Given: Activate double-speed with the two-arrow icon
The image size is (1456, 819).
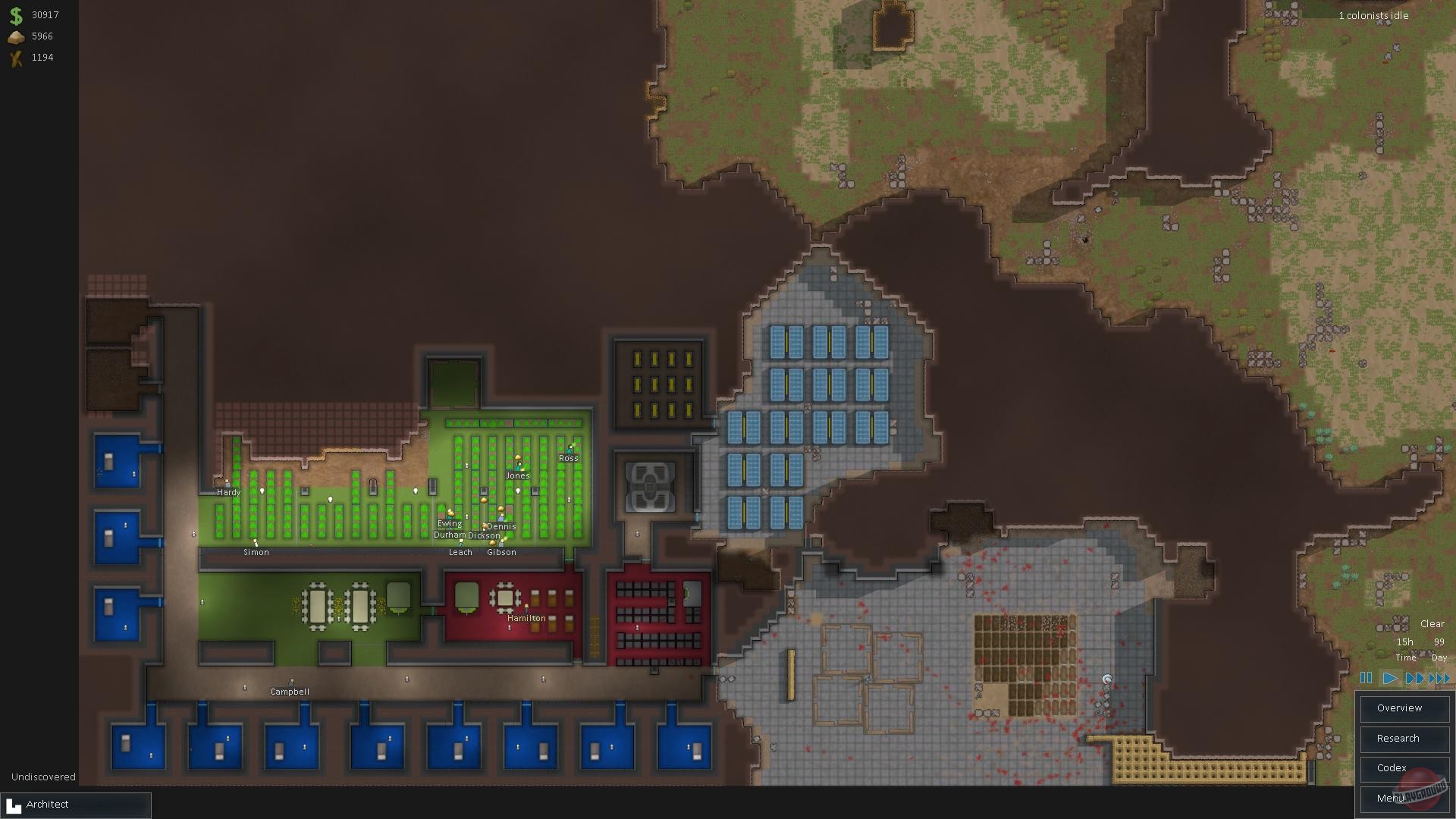Looking at the screenshot, I should 1415,679.
